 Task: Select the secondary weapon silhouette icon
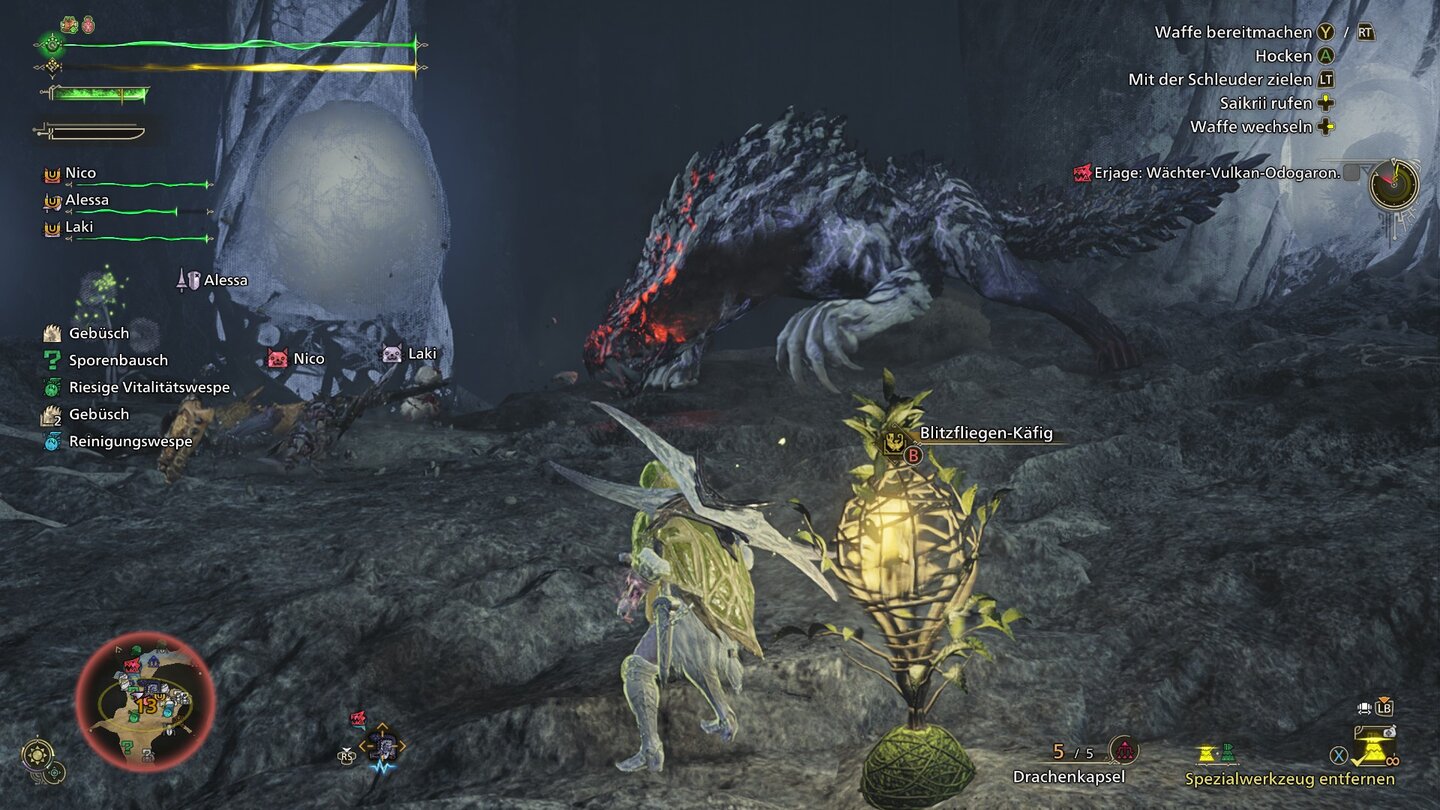[x=90, y=131]
